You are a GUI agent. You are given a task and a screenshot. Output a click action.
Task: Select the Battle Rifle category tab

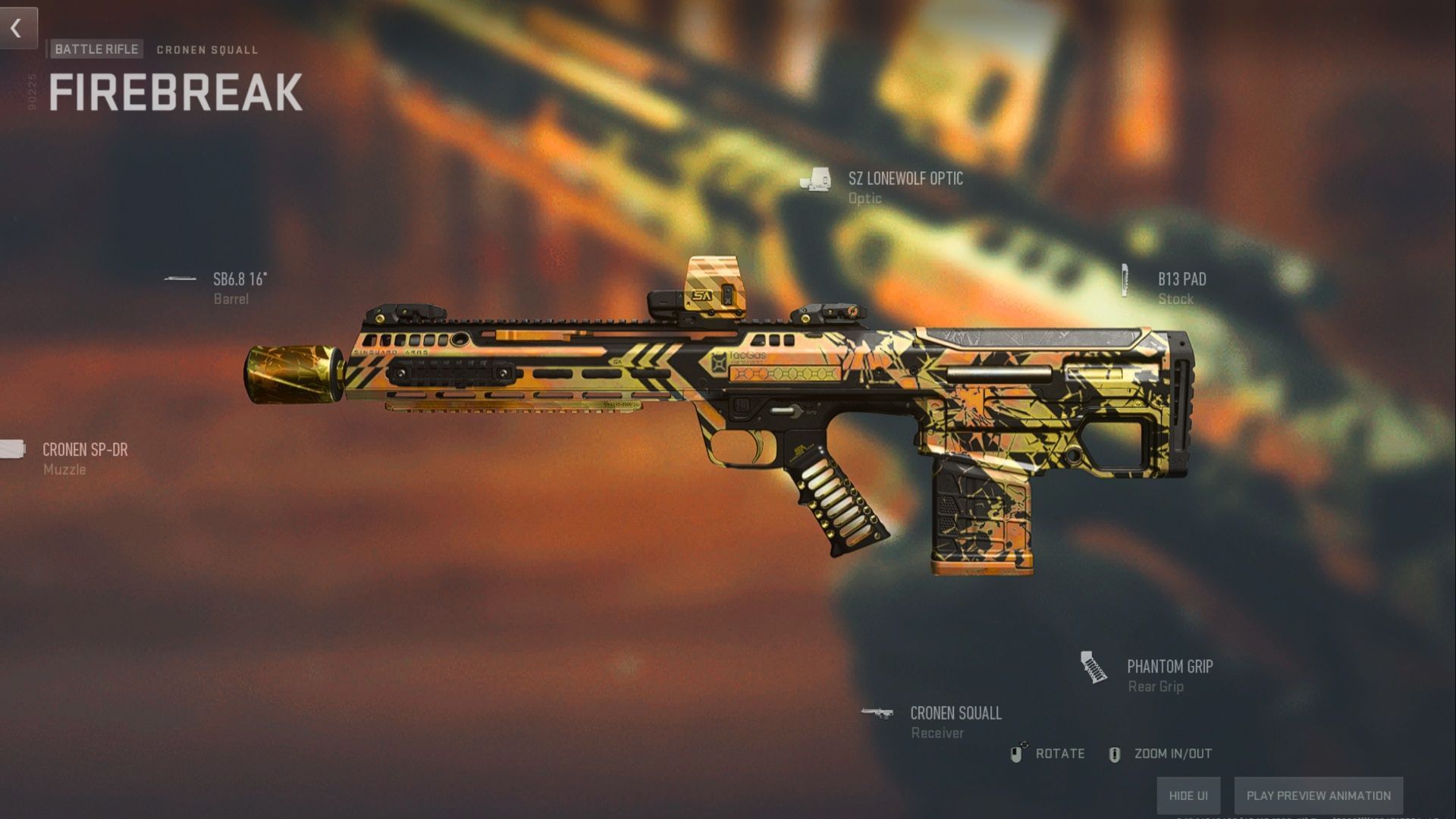coord(96,49)
